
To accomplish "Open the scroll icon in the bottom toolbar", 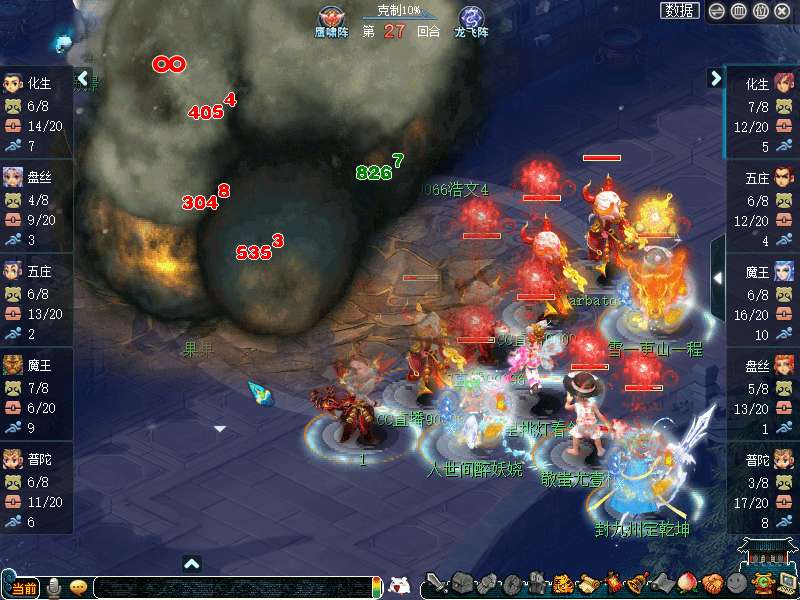I will (587, 584).
